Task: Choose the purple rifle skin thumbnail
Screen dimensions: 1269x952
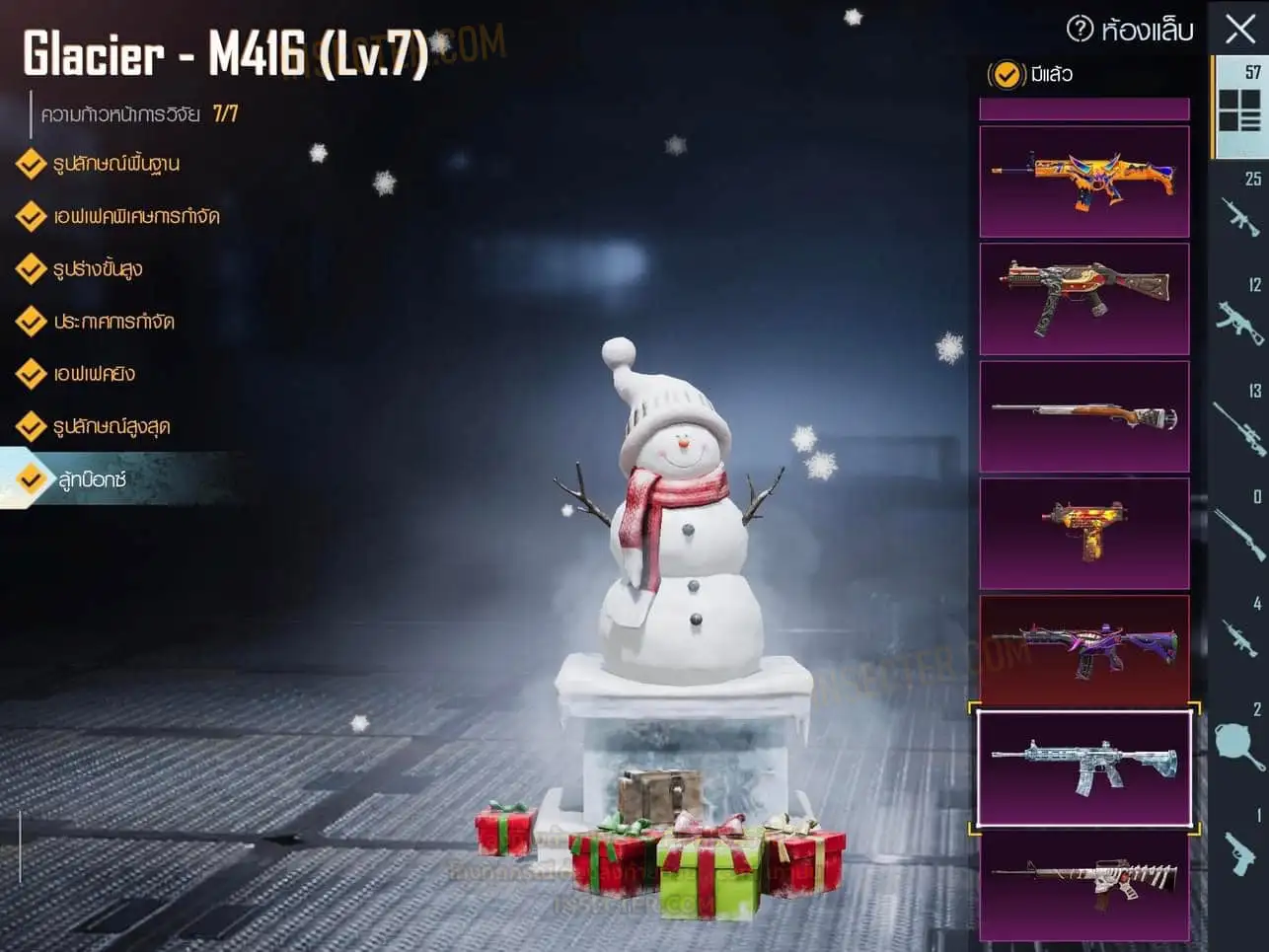Action: pos(1084,649)
